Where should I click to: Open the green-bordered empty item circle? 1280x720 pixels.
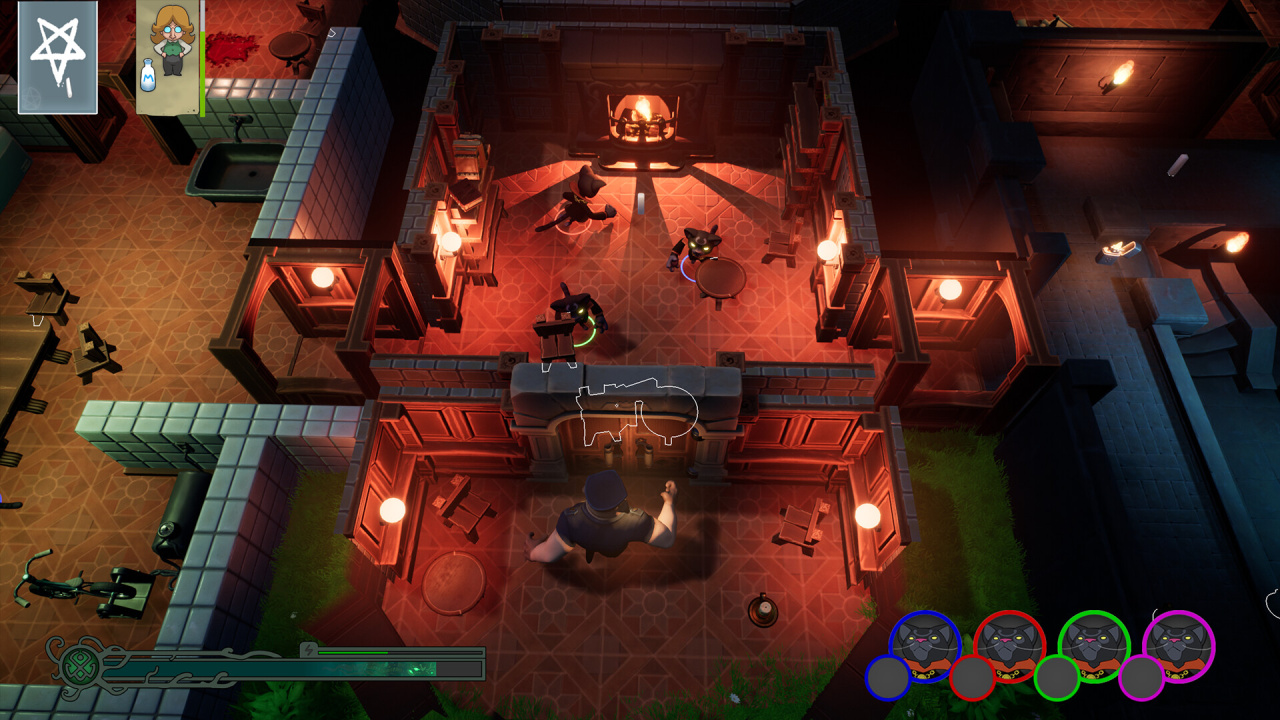[x=1056, y=677]
